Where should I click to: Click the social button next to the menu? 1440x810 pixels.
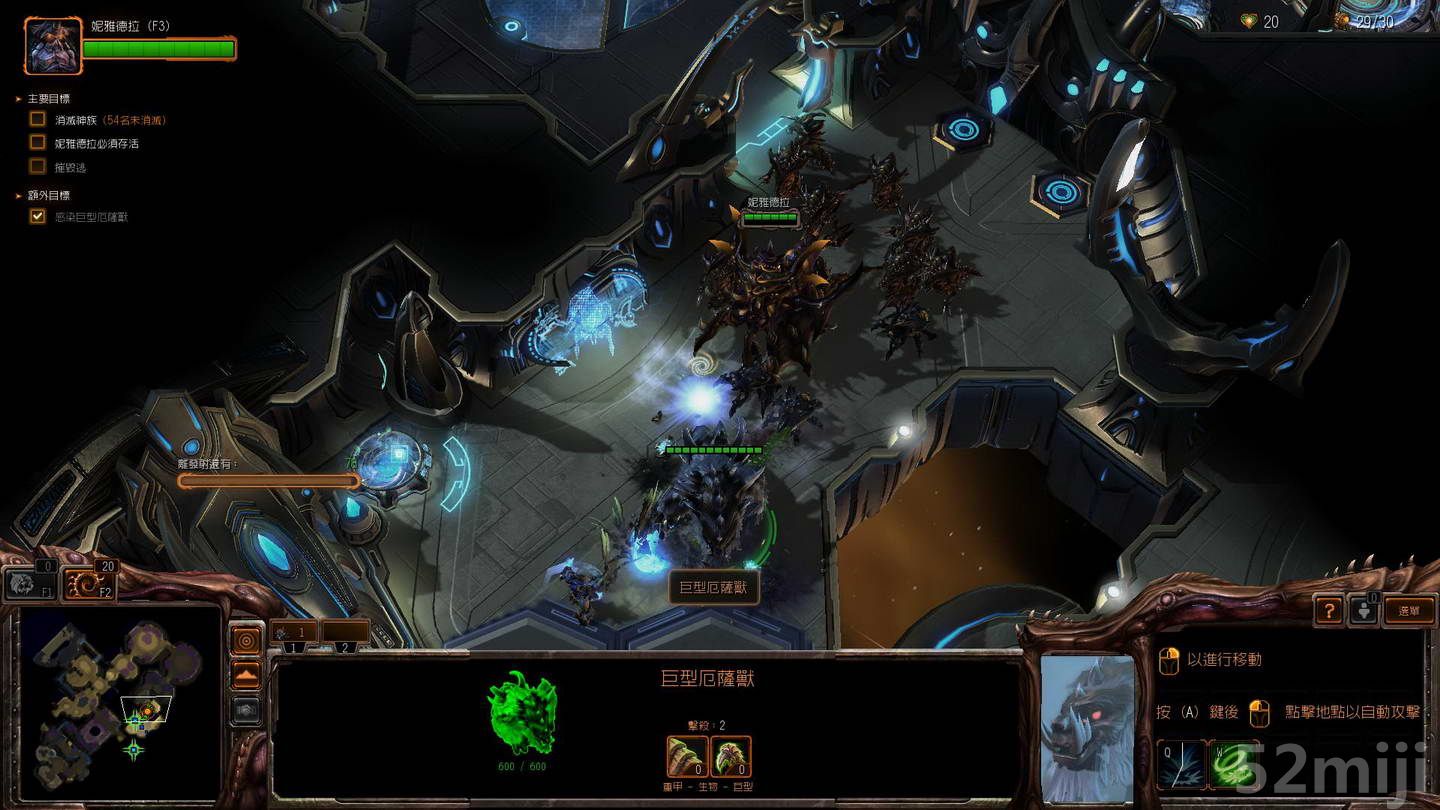pyautogui.click(x=1364, y=610)
